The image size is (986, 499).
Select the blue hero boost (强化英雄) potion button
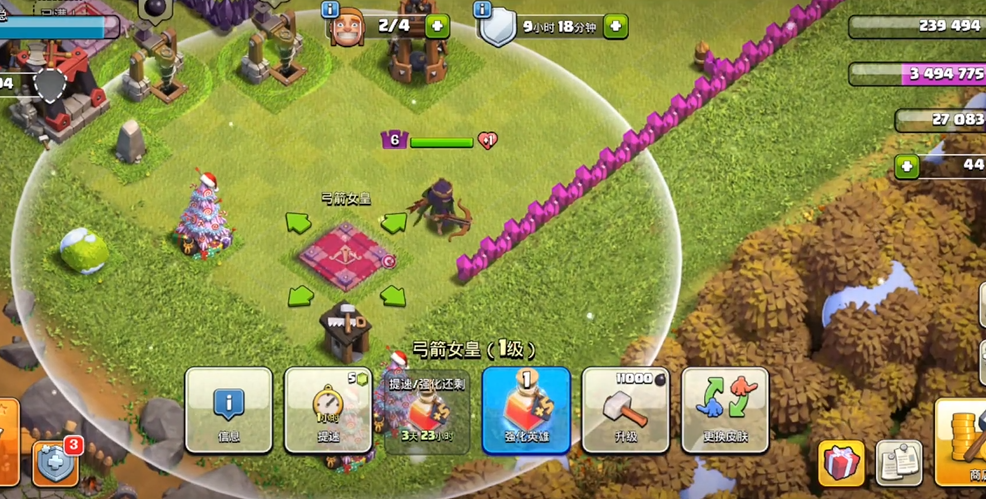point(526,410)
